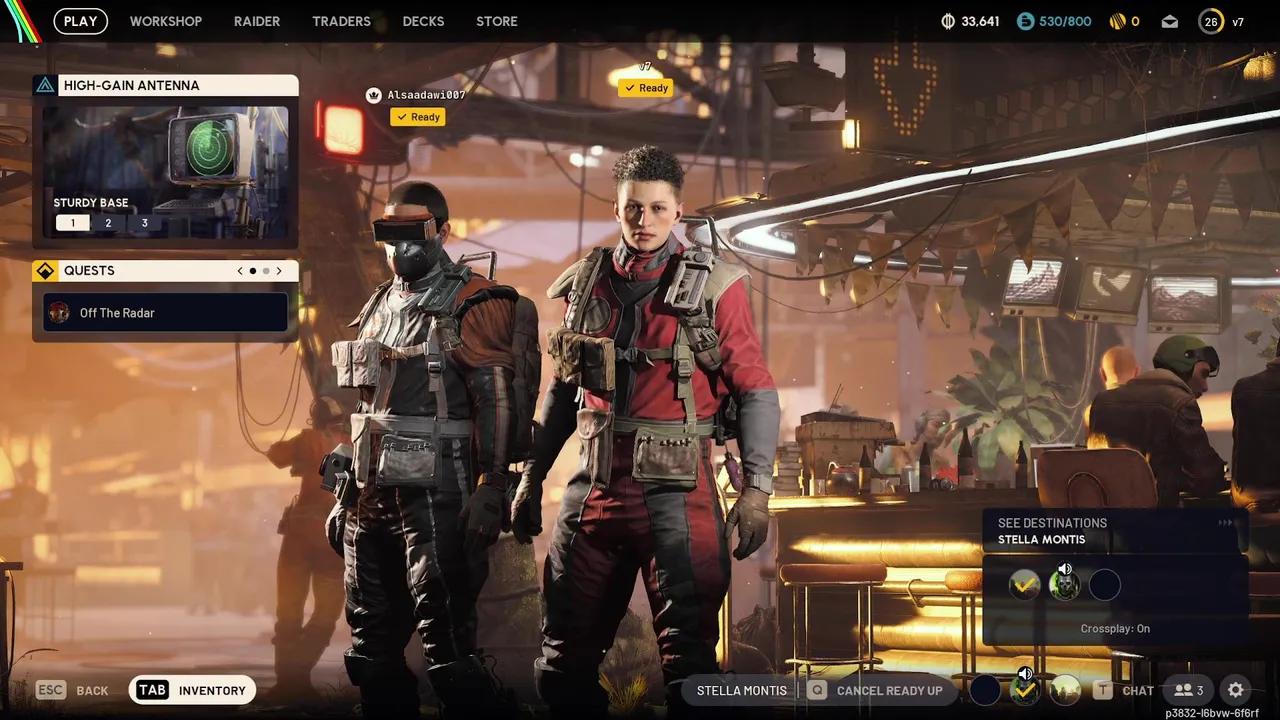Switch to the WORKSHOP tab
This screenshot has height=720, width=1280.
point(166,21)
